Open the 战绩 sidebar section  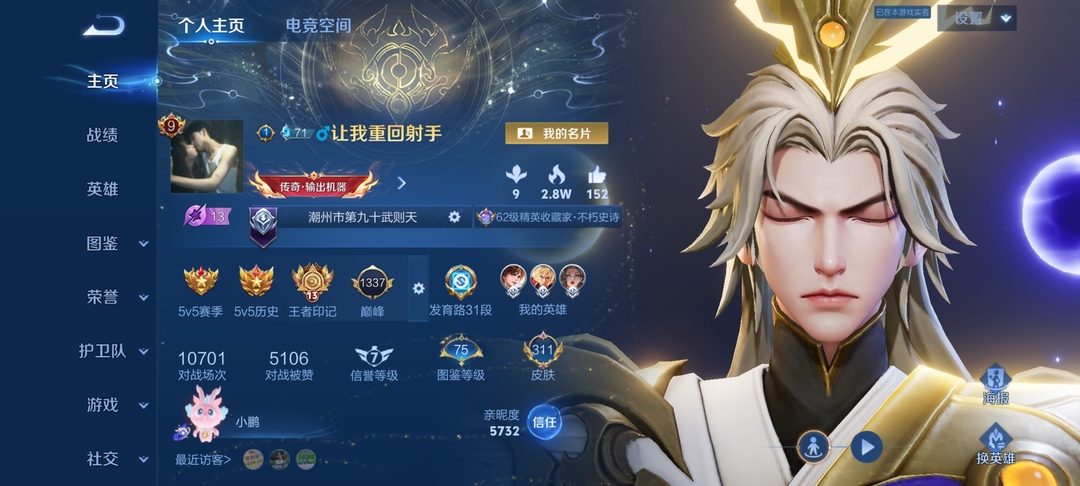pyautogui.click(x=103, y=135)
